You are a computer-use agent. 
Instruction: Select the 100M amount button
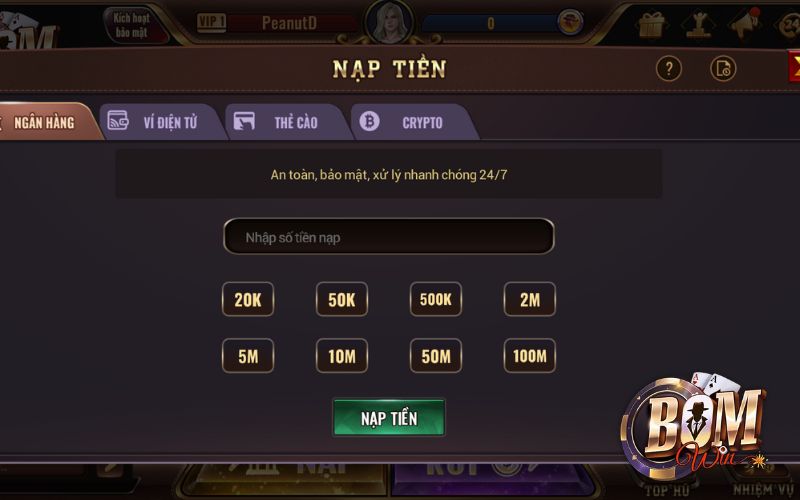coord(530,356)
